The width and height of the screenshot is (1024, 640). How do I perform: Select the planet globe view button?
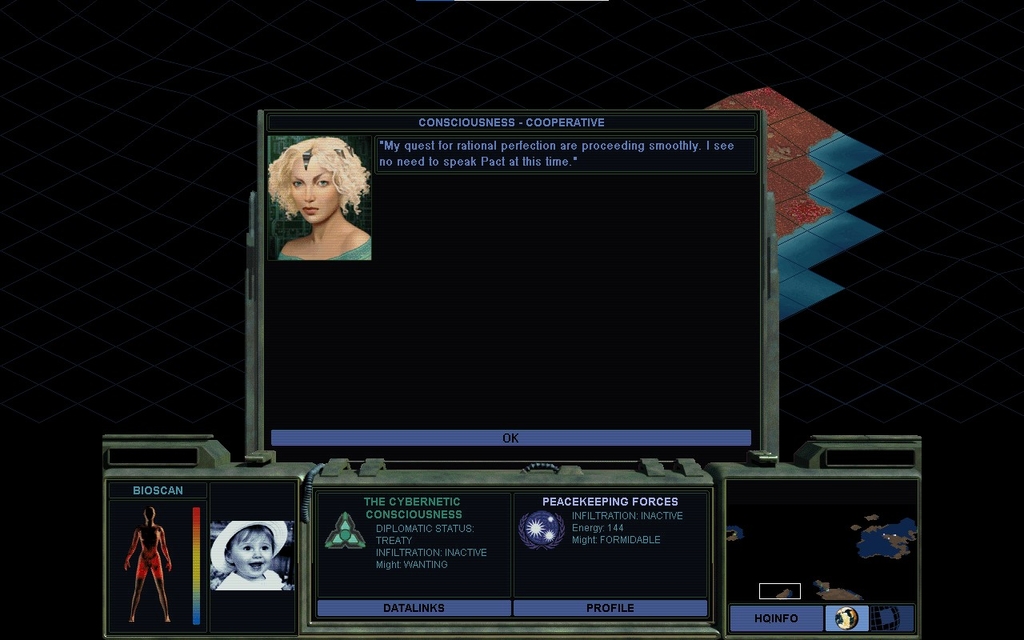pos(847,618)
